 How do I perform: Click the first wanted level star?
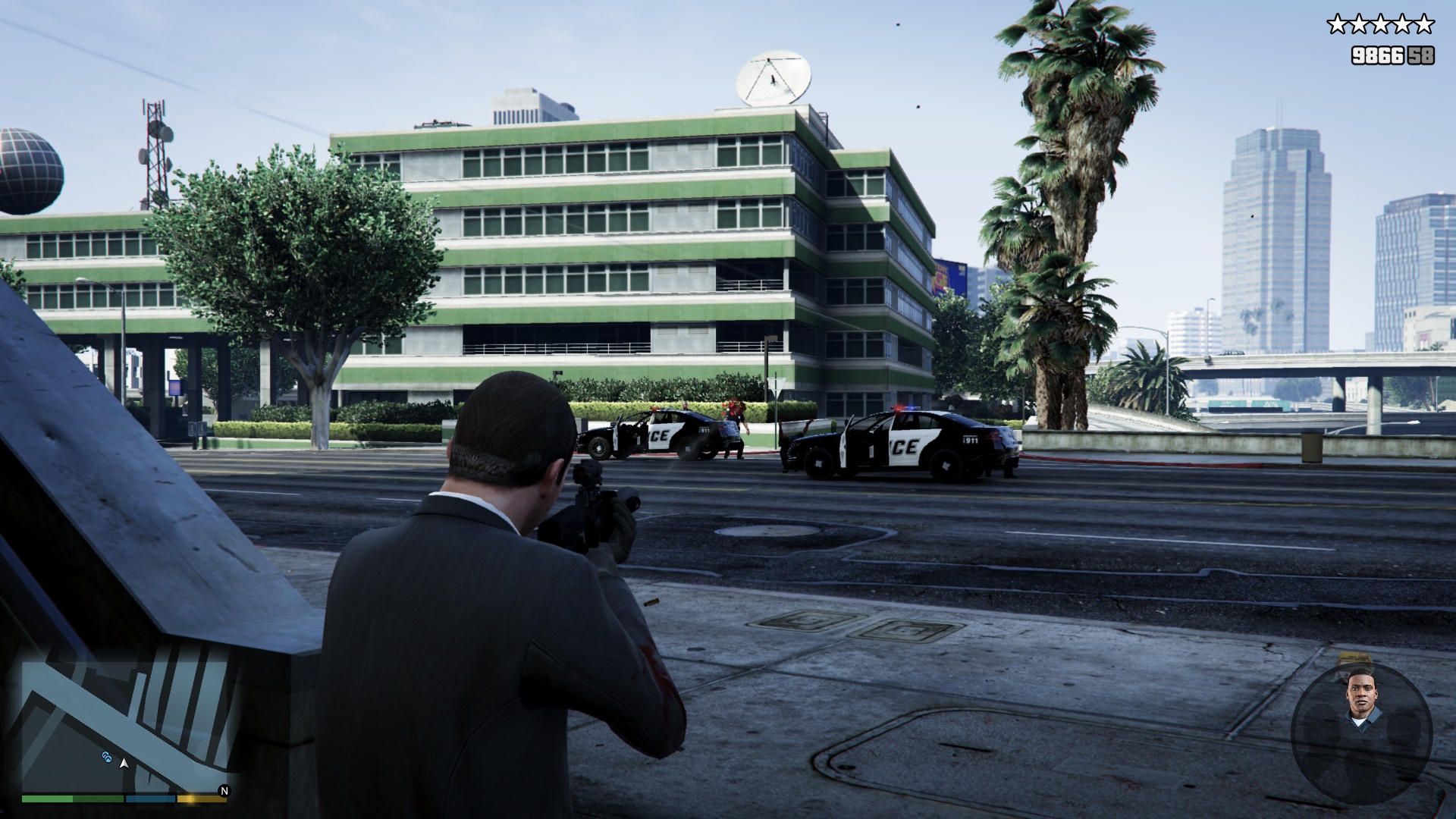pos(1338,24)
